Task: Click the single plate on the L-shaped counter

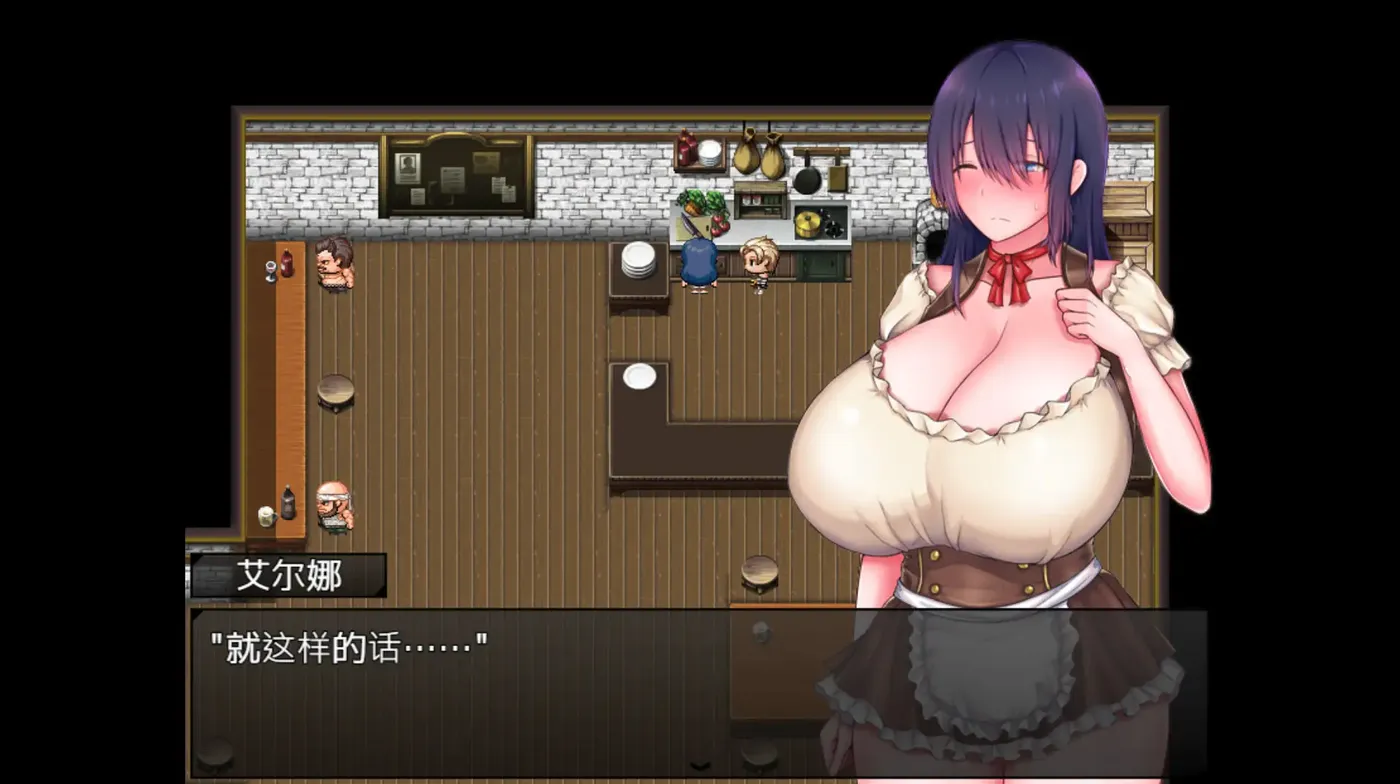Action: 638,375
